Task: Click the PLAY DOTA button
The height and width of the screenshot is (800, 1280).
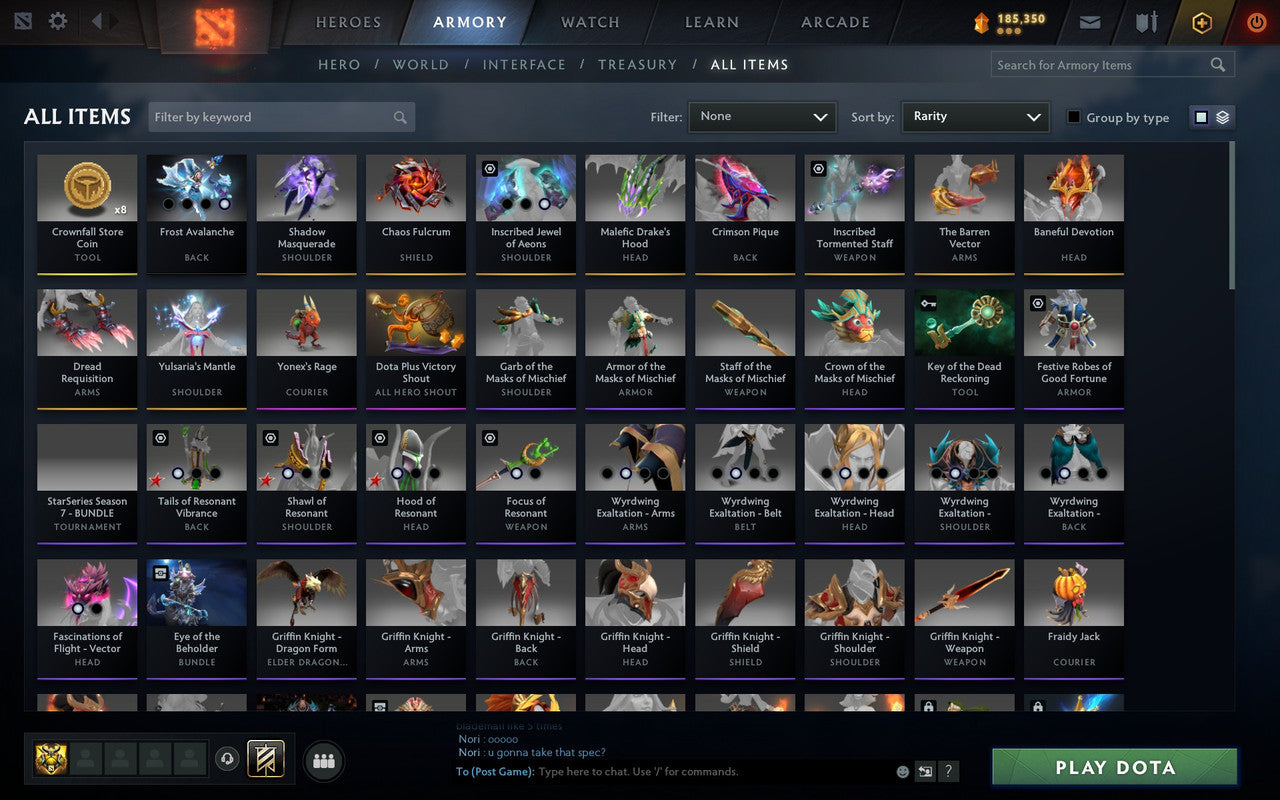Action: point(1113,767)
